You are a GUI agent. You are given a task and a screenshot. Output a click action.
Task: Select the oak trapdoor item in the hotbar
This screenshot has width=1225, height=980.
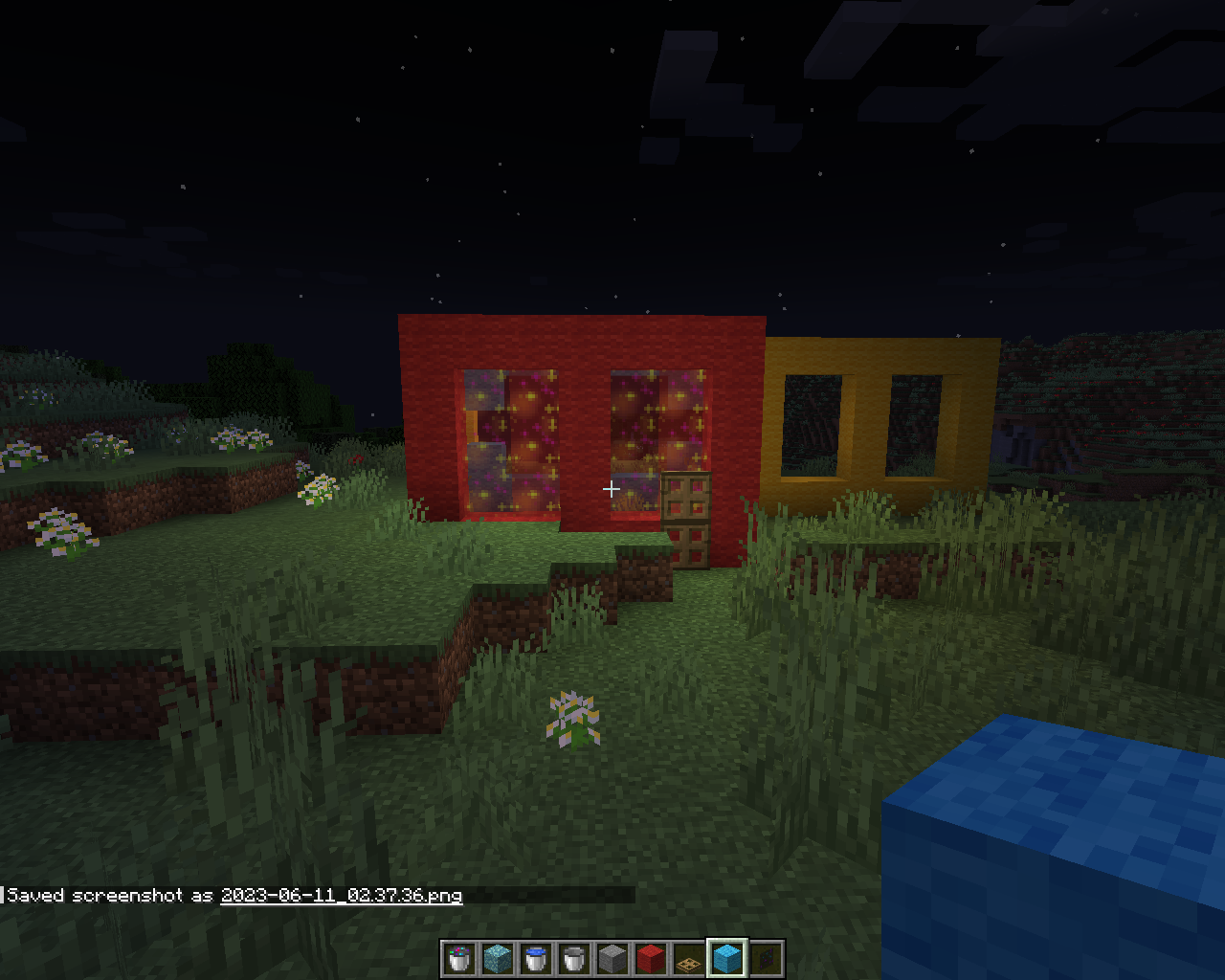pyautogui.click(x=688, y=959)
